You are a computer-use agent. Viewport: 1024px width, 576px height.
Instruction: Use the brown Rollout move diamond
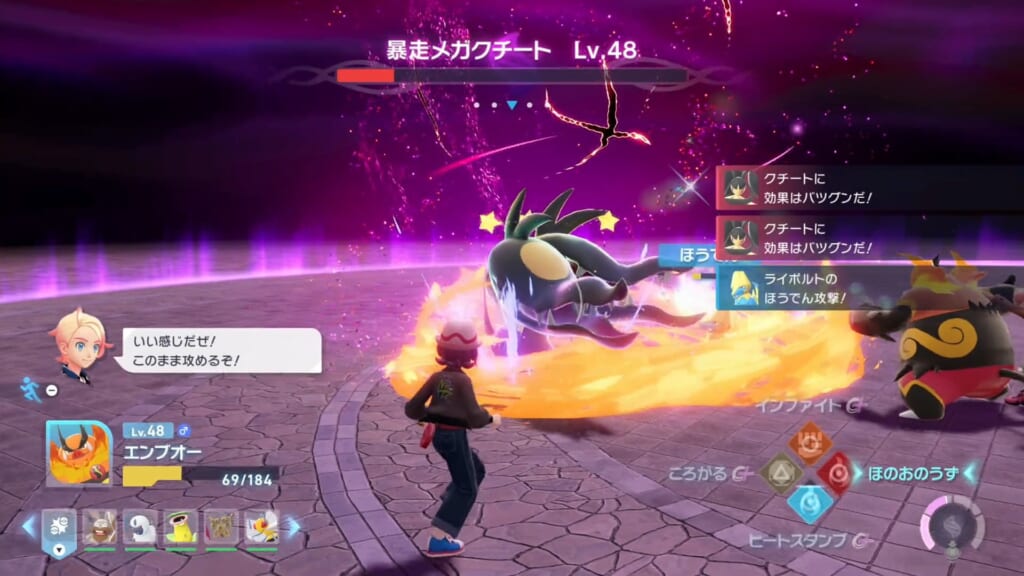780,474
